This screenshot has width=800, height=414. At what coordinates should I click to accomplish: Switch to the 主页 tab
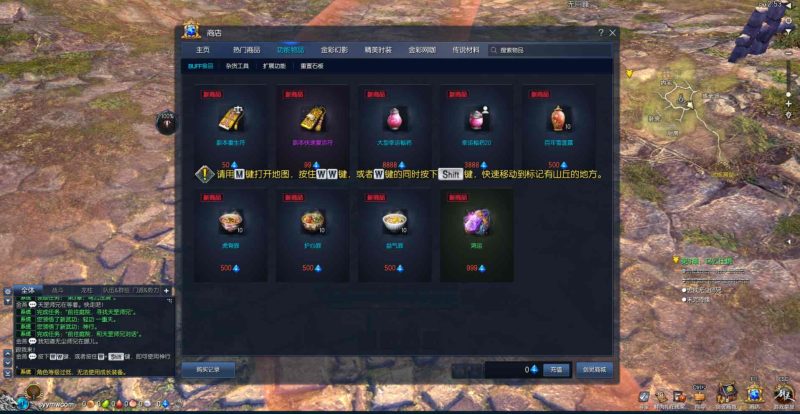tap(203, 49)
